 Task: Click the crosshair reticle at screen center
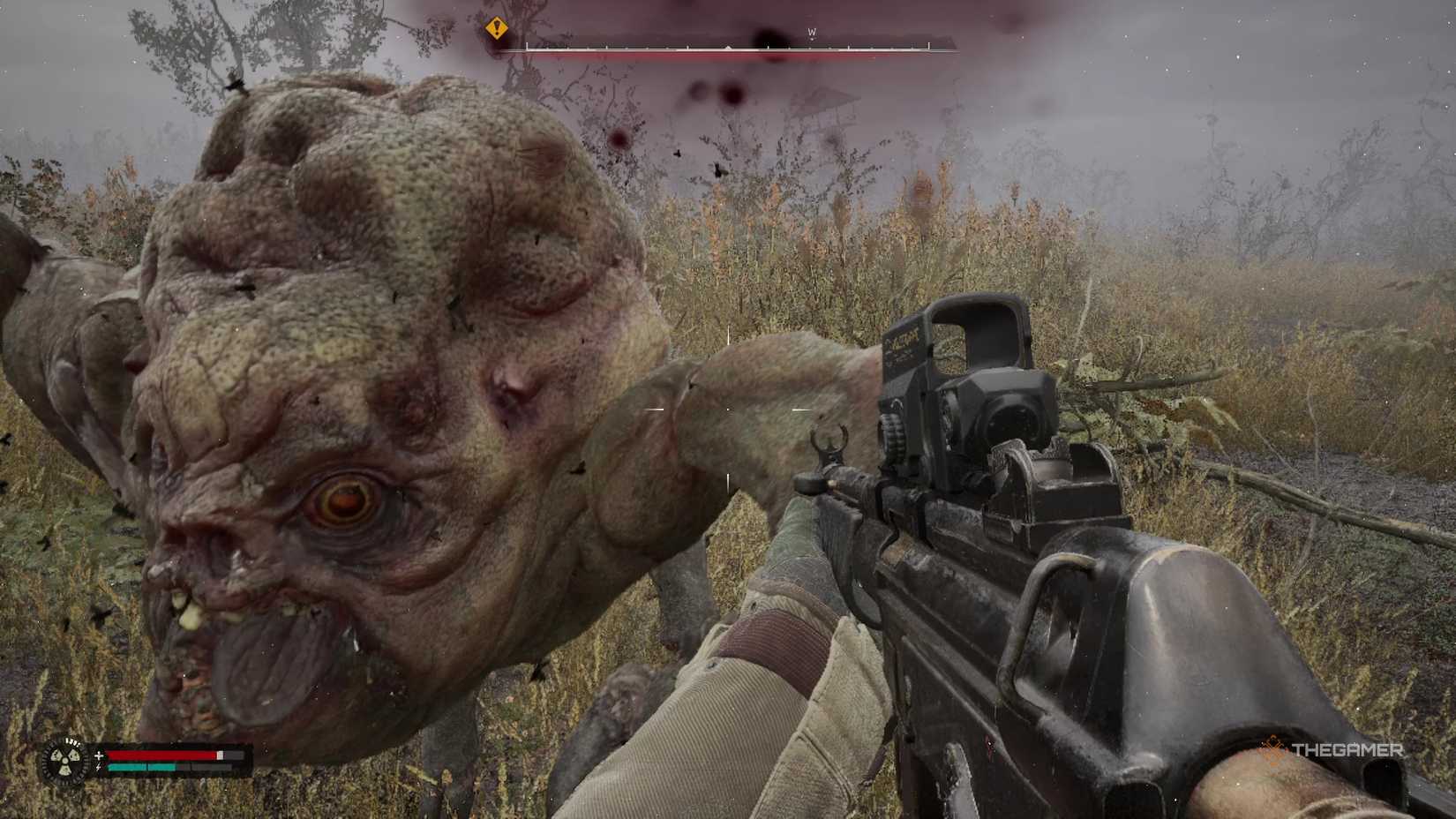point(728,408)
